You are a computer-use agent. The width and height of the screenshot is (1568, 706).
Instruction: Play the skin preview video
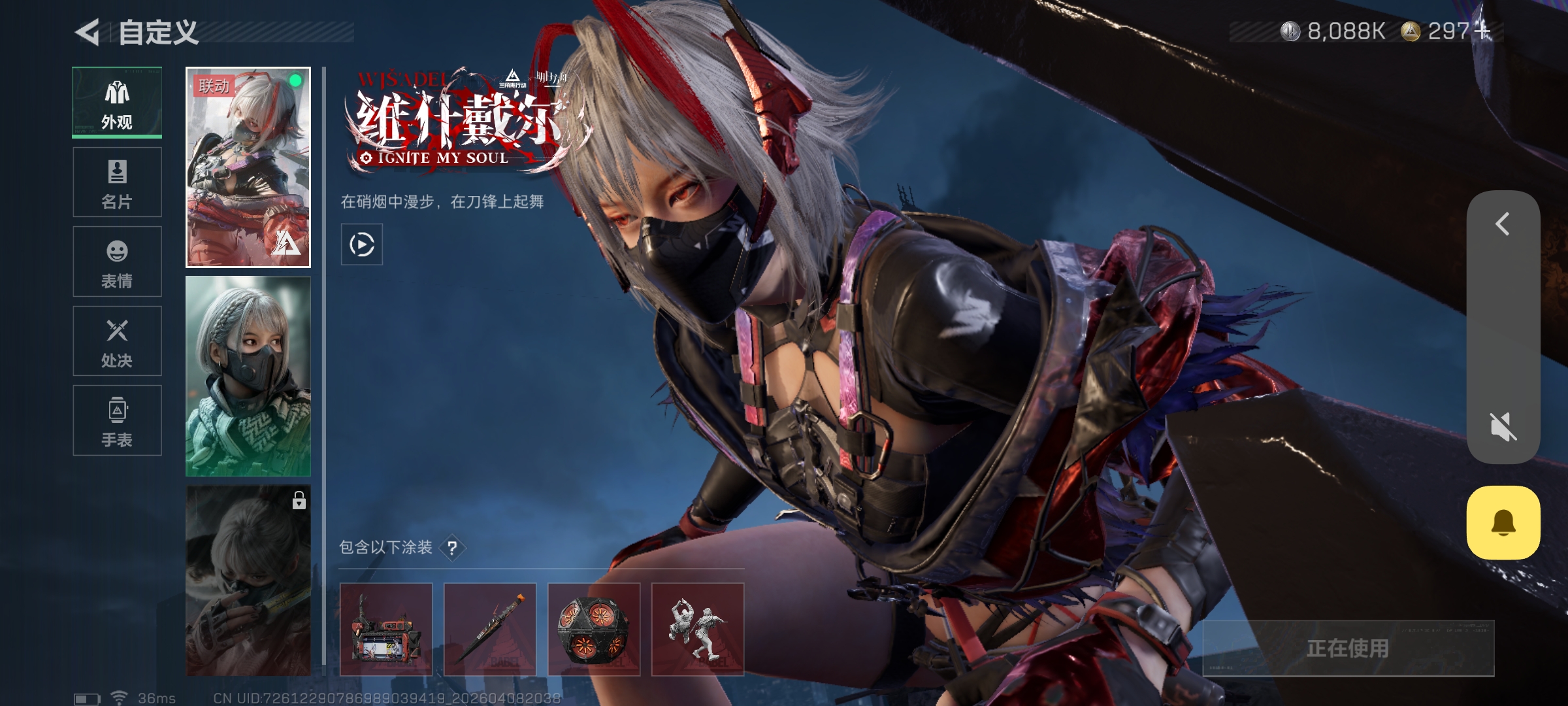[361, 244]
